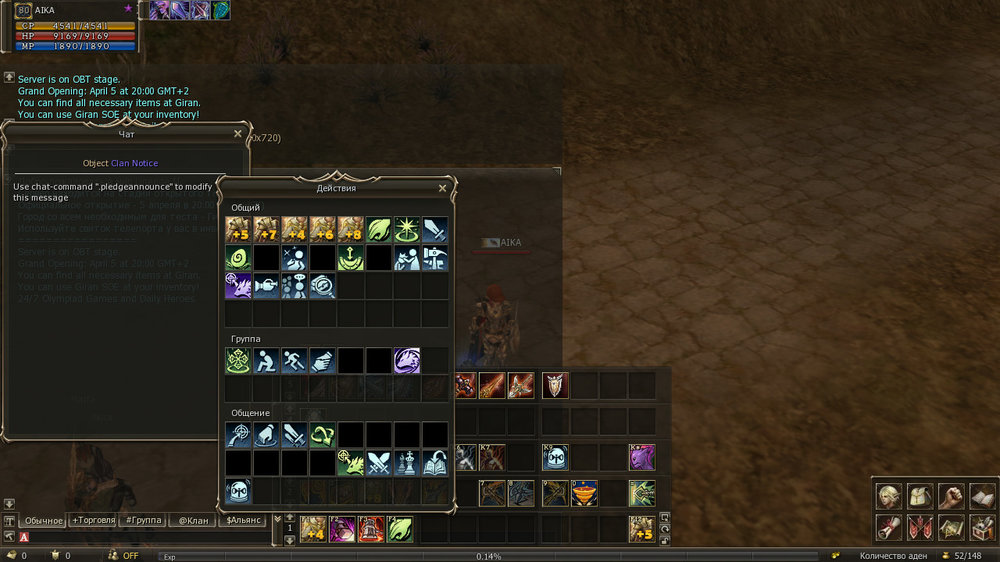This screenshot has height=562, width=1000.
Task: Use the shield skill on the hotbar
Action: tap(555, 385)
